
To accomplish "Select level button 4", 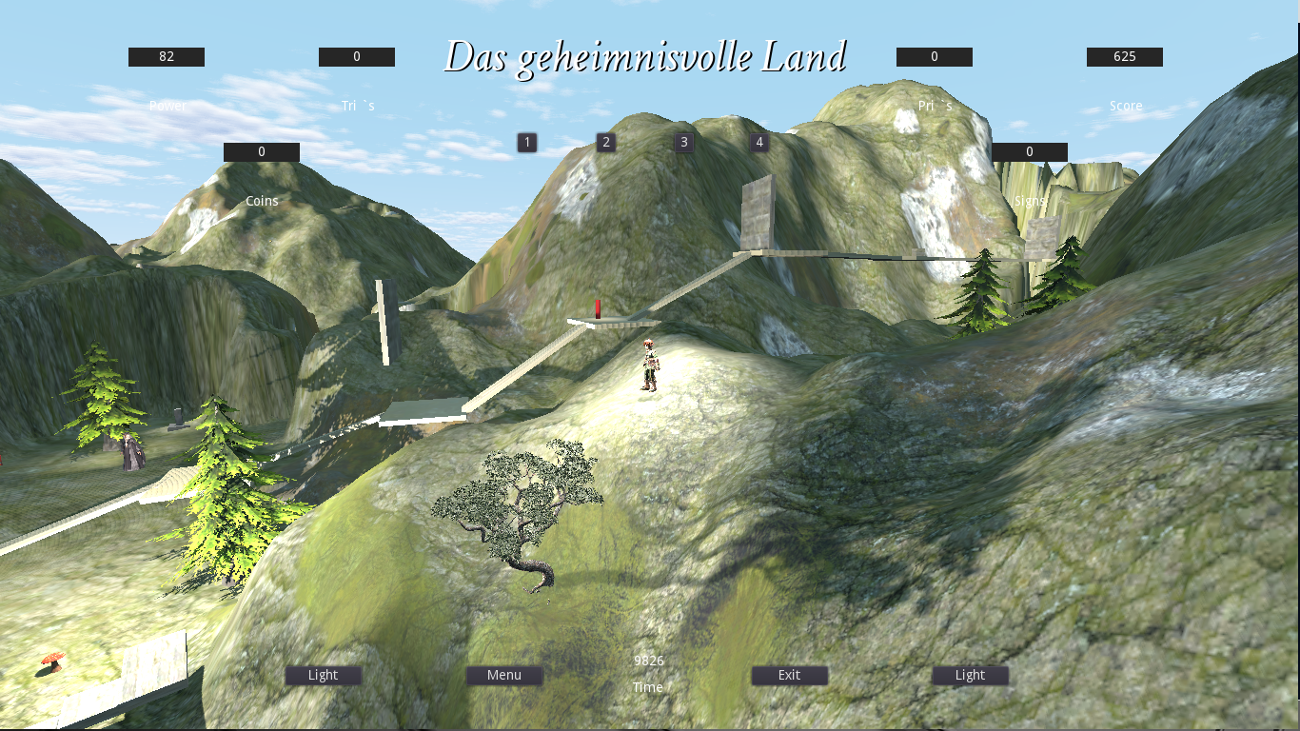I will click(x=761, y=142).
